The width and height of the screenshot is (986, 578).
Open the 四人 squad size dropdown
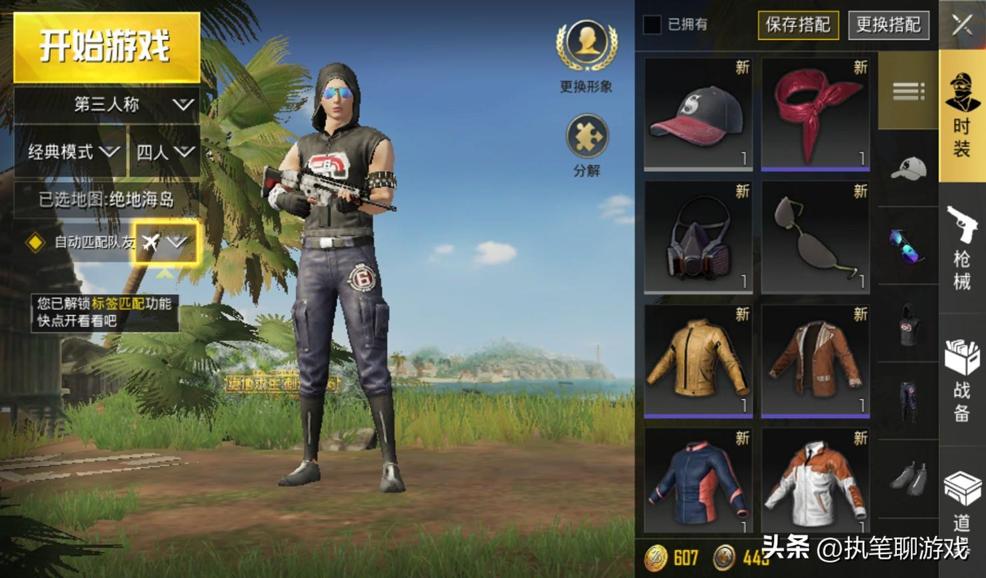(x=164, y=152)
